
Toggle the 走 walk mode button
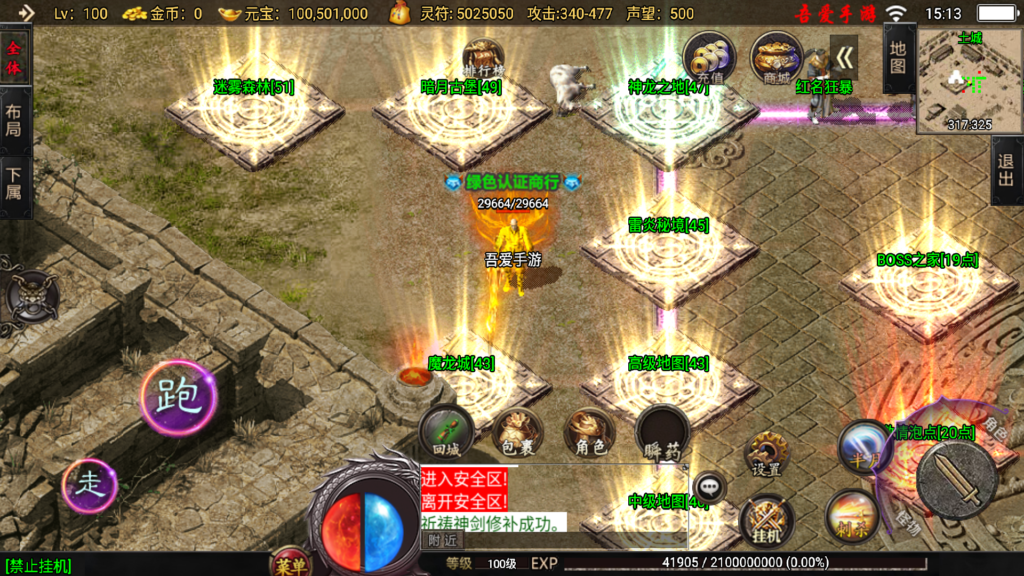click(x=90, y=486)
